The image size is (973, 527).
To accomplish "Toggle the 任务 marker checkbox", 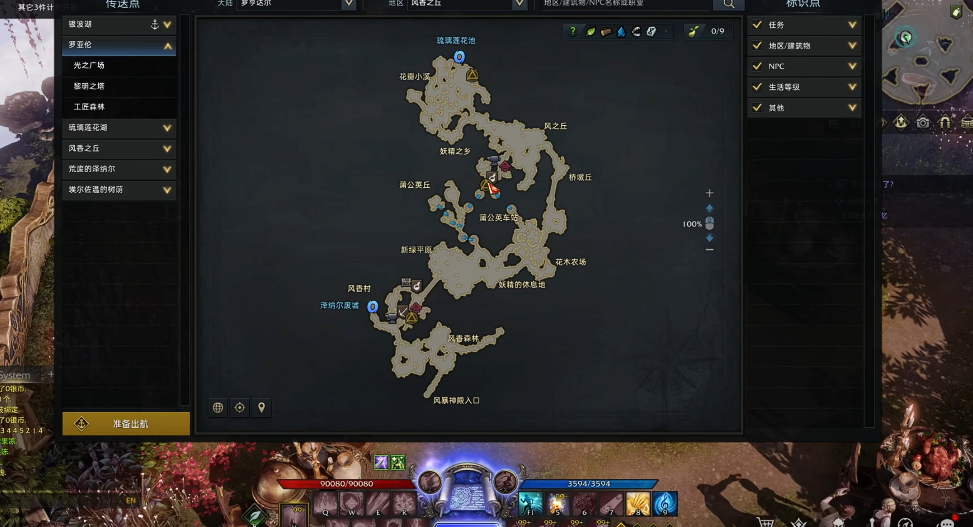I will pyautogui.click(x=757, y=24).
